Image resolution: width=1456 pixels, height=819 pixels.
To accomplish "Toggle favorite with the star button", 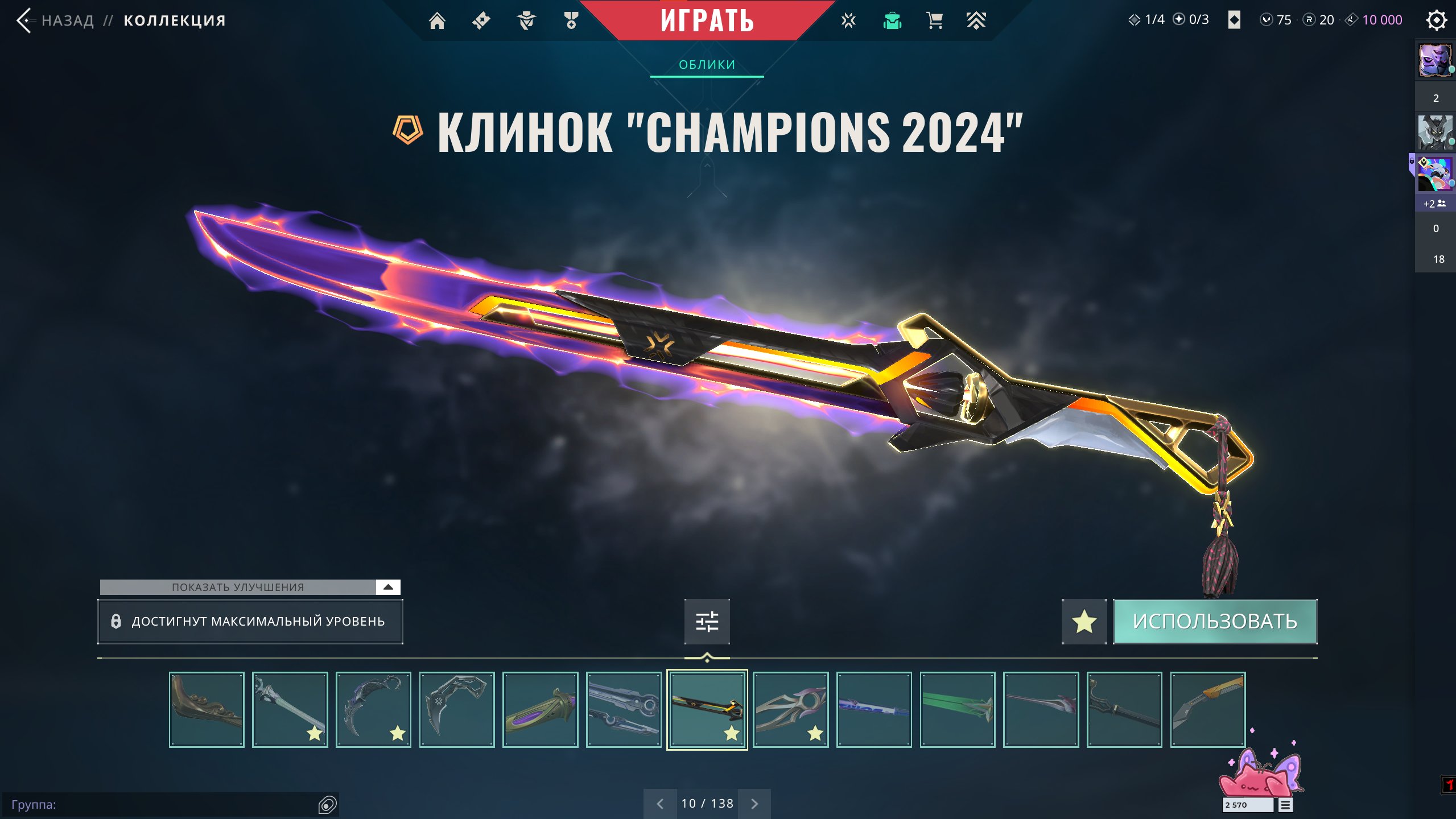I will pyautogui.click(x=1084, y=621).
